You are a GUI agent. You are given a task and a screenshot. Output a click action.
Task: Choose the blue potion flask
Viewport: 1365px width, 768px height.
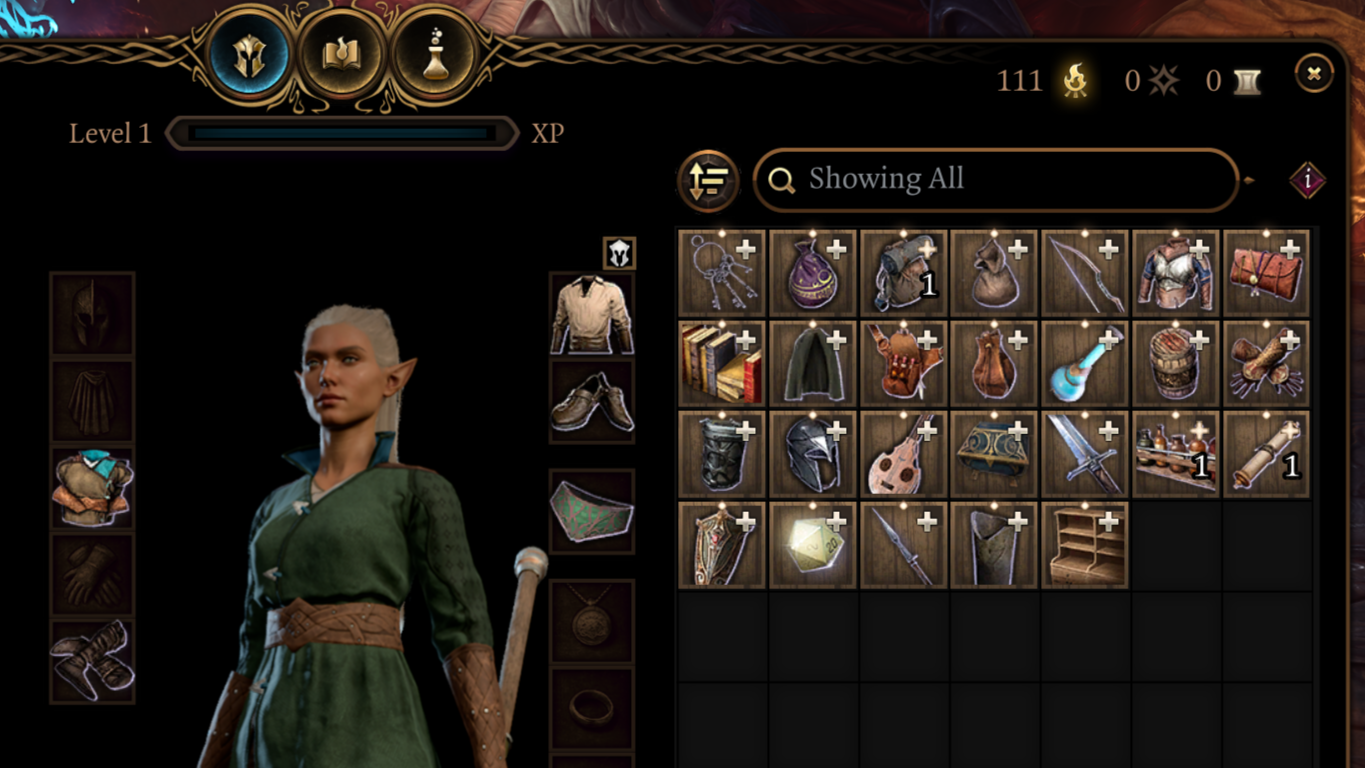(x=1084, y=363)
